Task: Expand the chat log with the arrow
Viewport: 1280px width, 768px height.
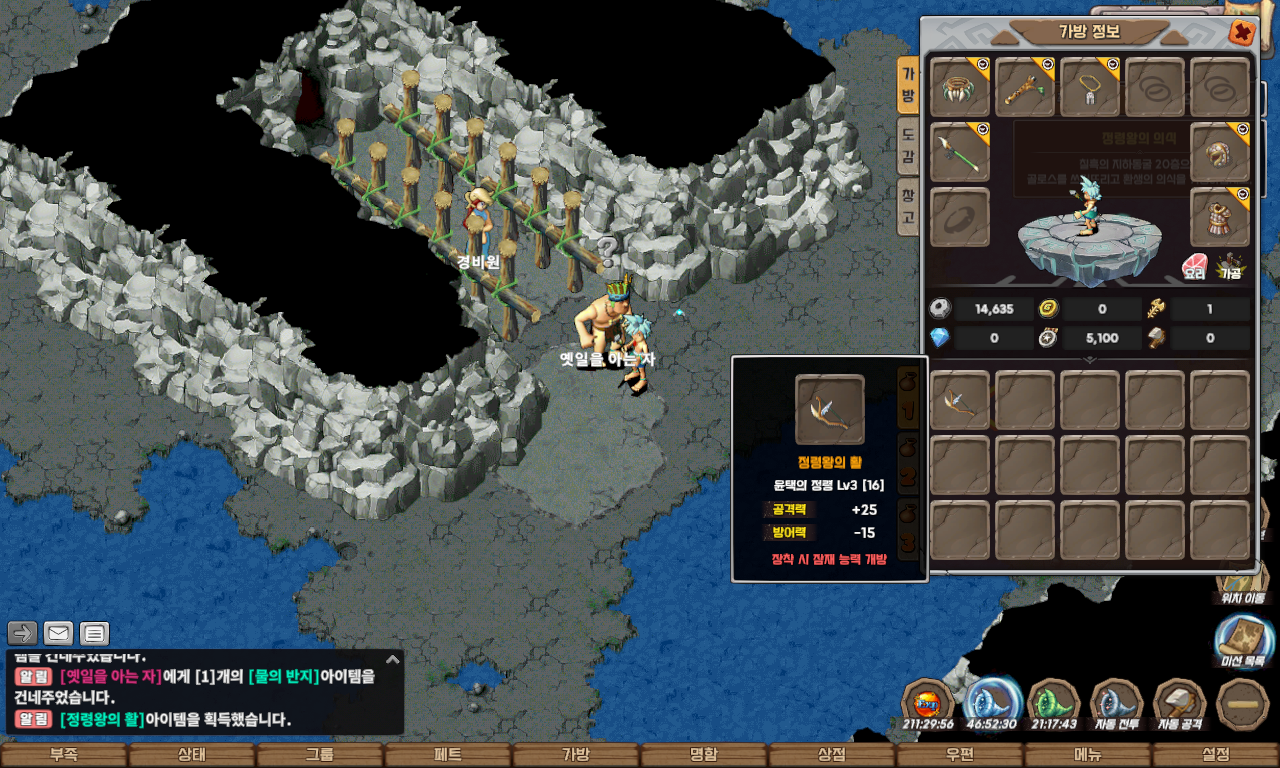Action: pyautogui.click(x=393, y=659)
